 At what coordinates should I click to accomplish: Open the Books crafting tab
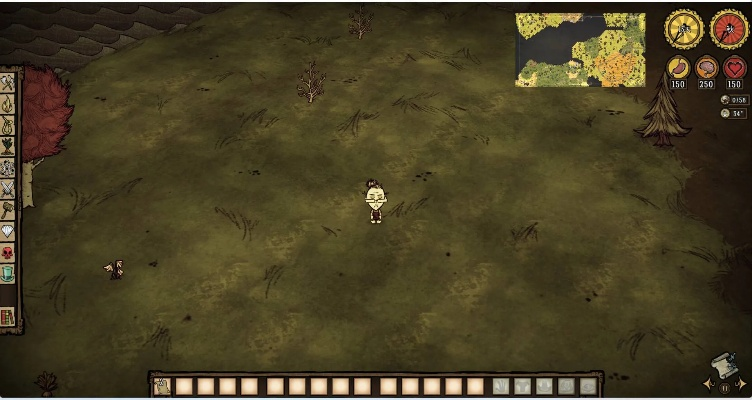coord(8,316)
